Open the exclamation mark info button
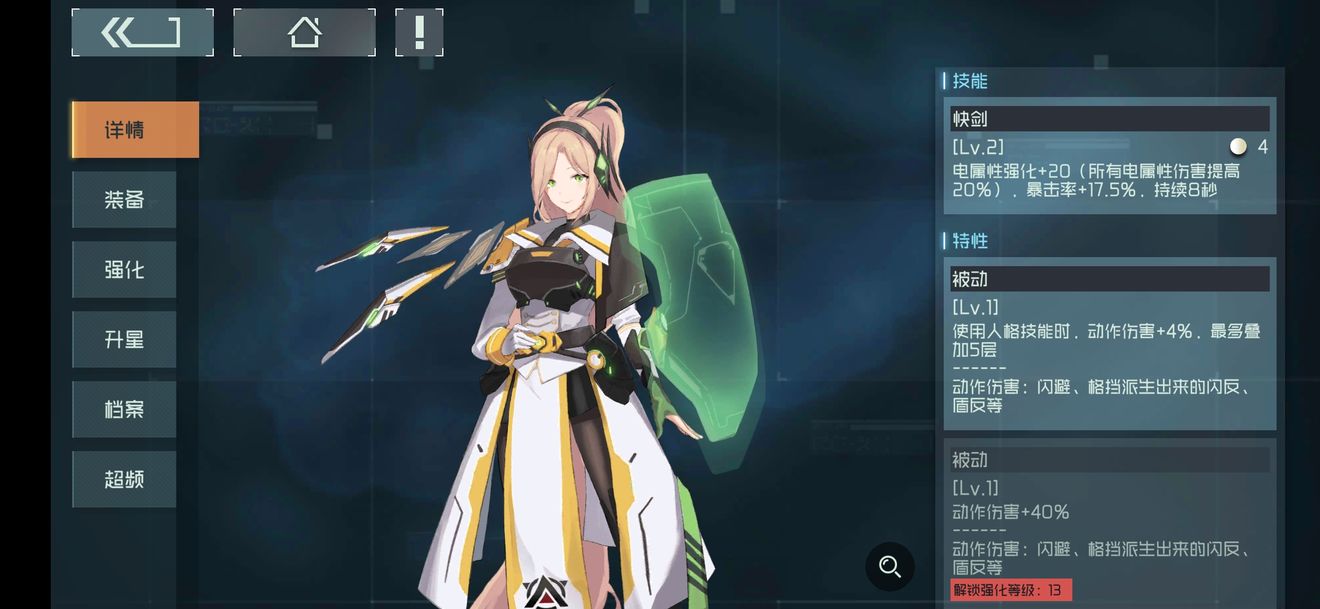This screenshot has width=1320, height=609. point(419,33)
